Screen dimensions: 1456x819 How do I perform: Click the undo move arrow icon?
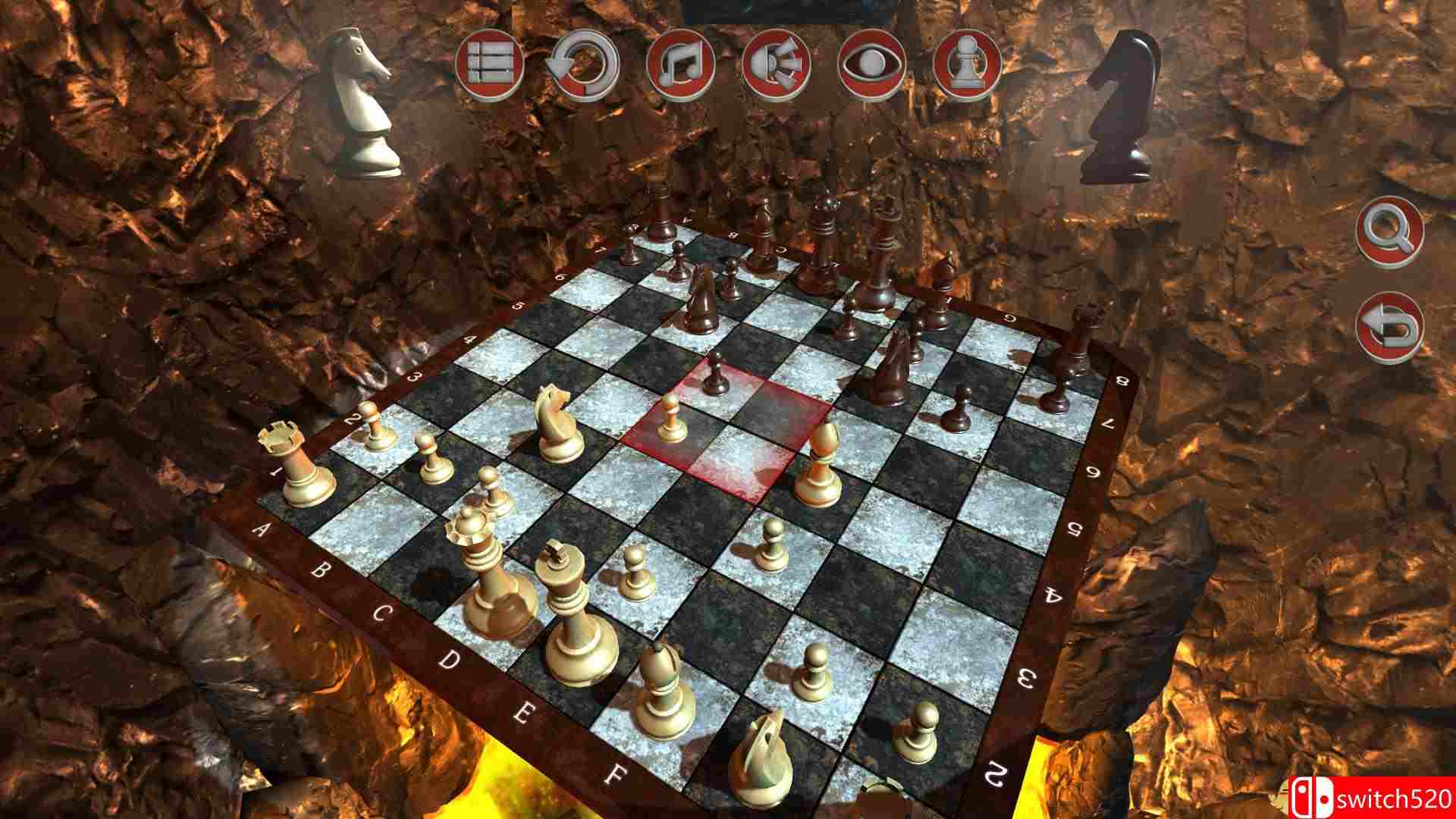[x=584, y=67]
